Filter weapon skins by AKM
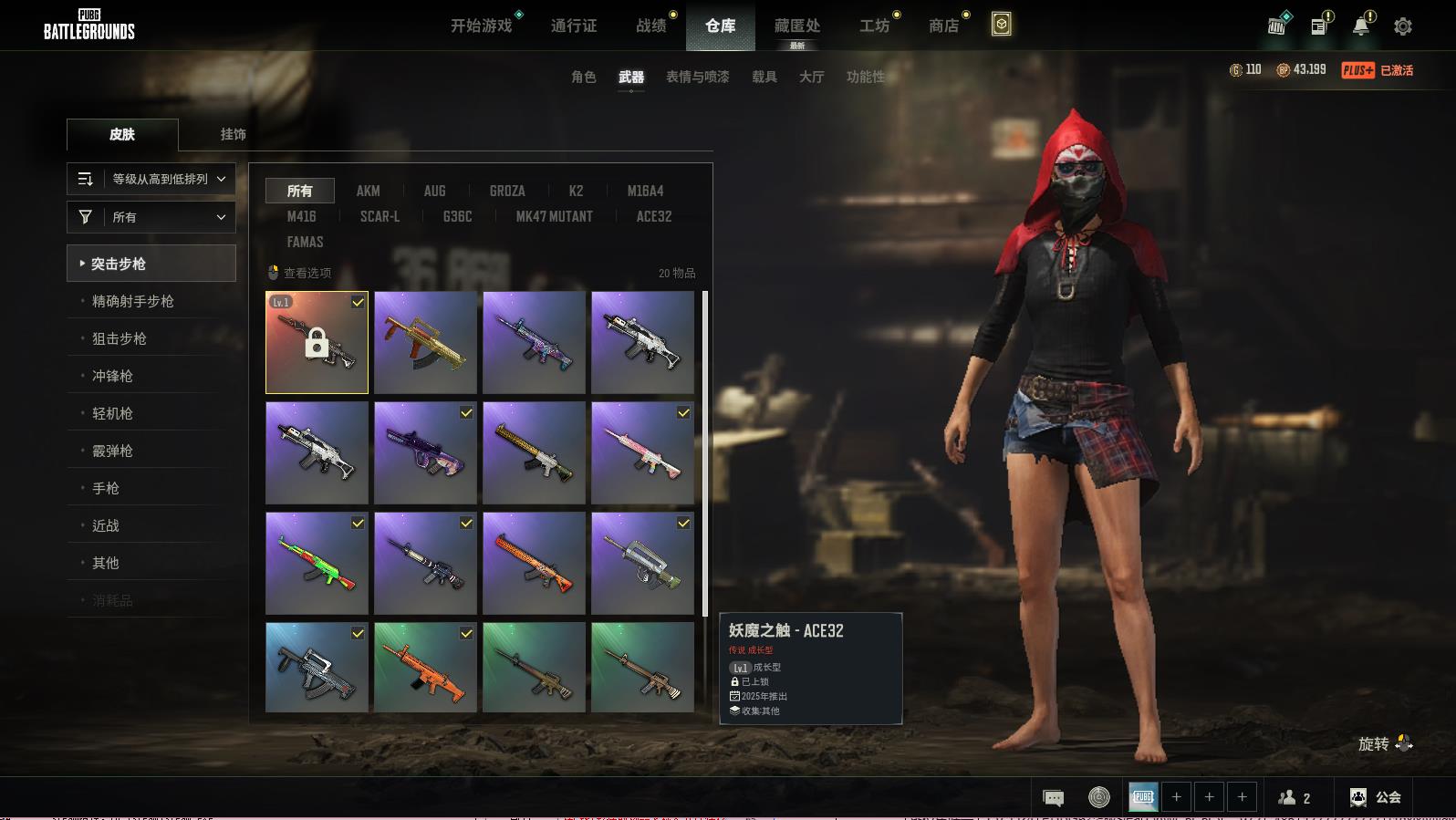 pos(368,191)
